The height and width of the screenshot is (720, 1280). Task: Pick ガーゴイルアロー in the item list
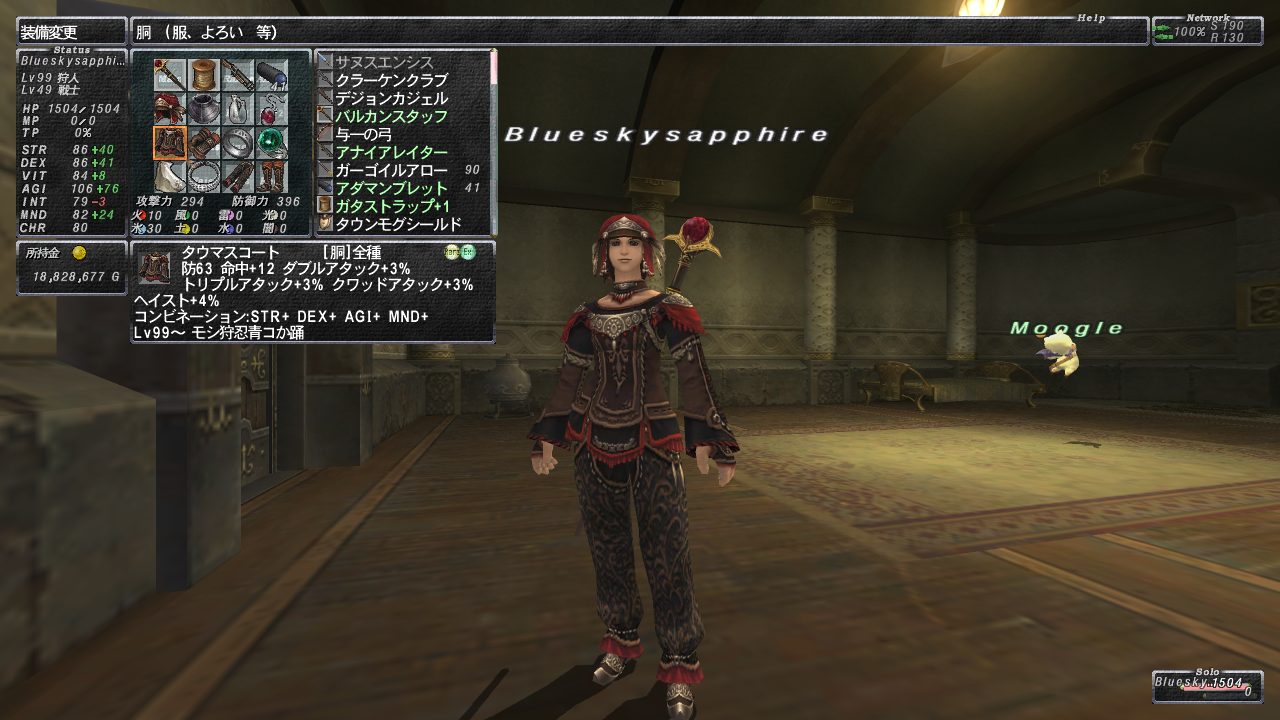coord(391,170)
